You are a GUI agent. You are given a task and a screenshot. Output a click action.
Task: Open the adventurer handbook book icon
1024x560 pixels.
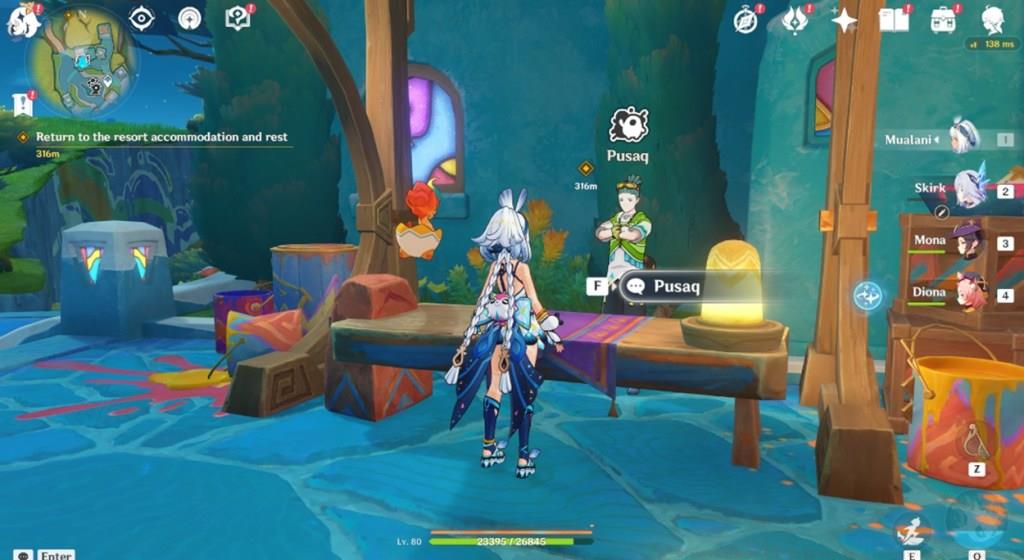click(x=893, y=19)
